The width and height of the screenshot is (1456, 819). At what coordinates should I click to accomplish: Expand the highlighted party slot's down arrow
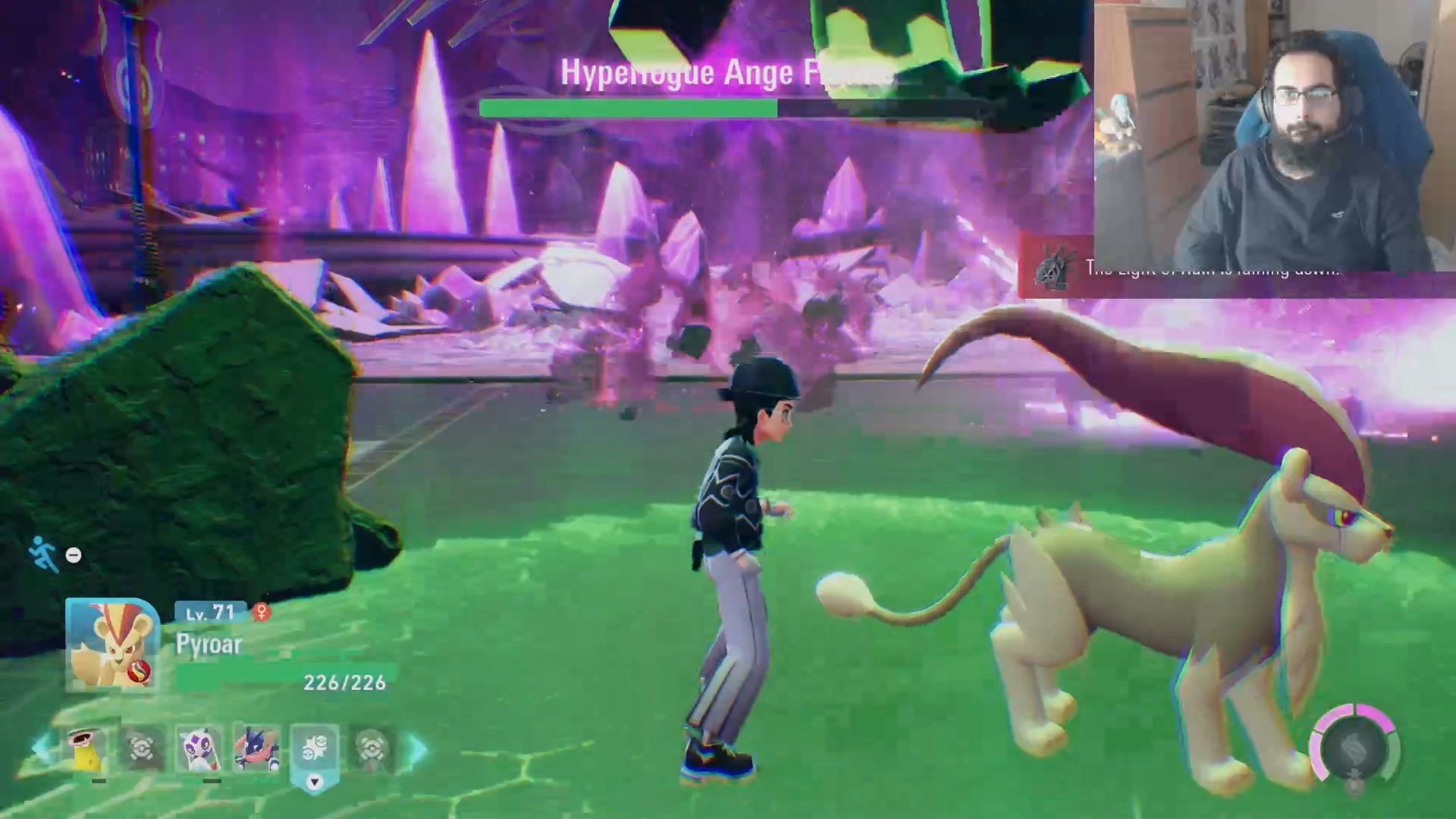tap(314, 782)
